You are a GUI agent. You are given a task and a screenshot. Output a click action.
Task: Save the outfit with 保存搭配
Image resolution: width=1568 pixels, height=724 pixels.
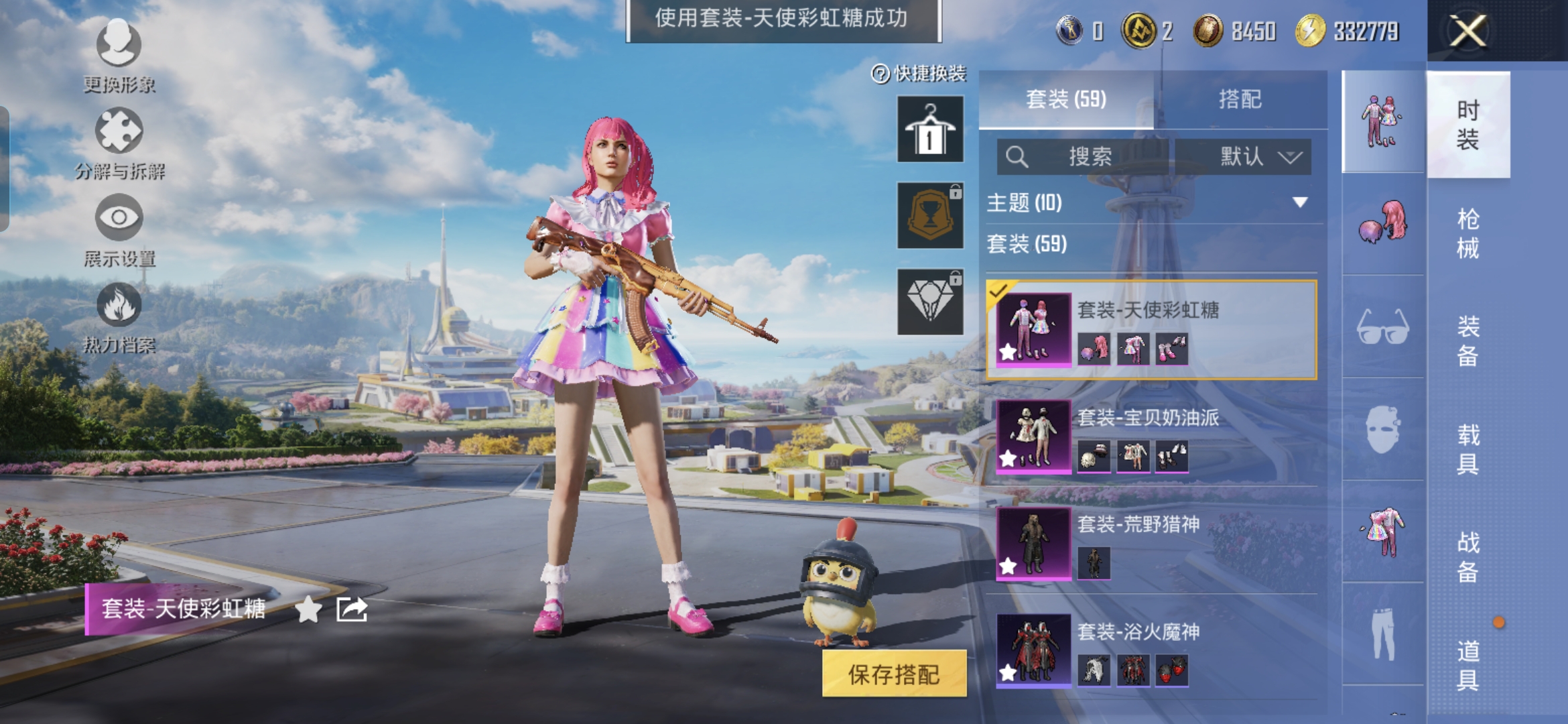(x=894, y=674)
